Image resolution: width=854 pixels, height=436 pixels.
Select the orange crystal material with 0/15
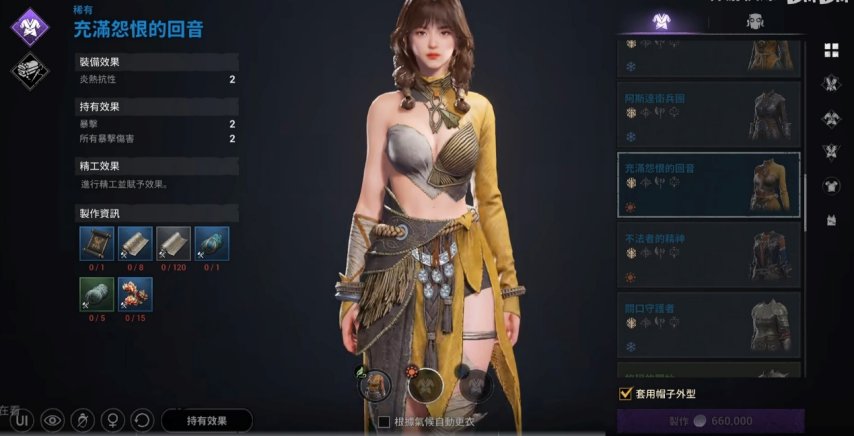tap(135, 293)
